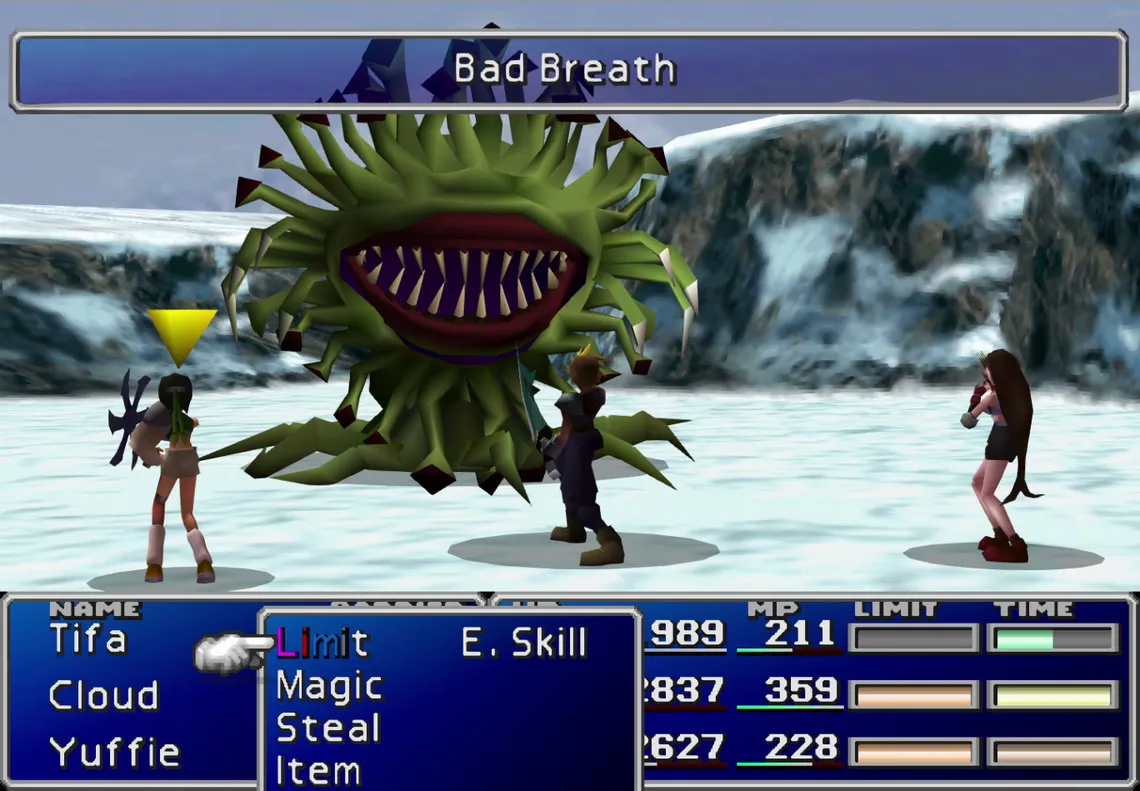Select the Limit command
The width and height of the screenshot is (1140, 791).
pyautogui.click(x=322, y=643)
